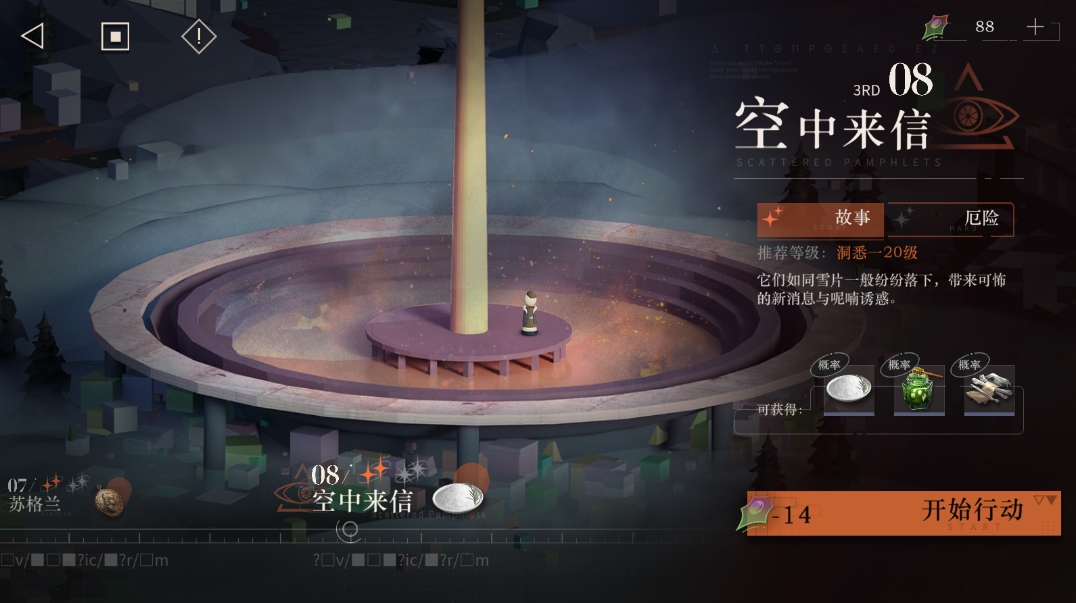Go back using the triangle arrow
Screen dimensions: 1076x603
[x=33, y=37]
